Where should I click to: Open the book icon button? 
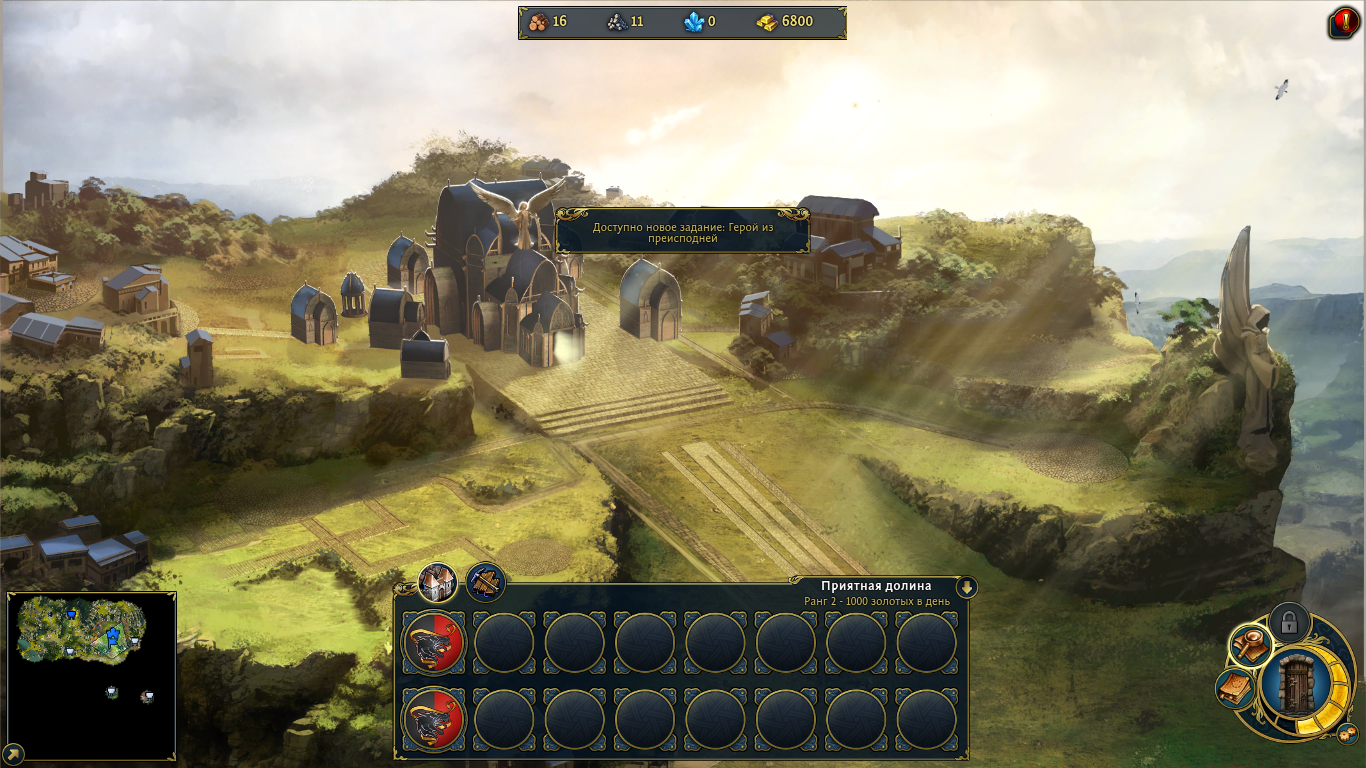(x=1235, y=688)
